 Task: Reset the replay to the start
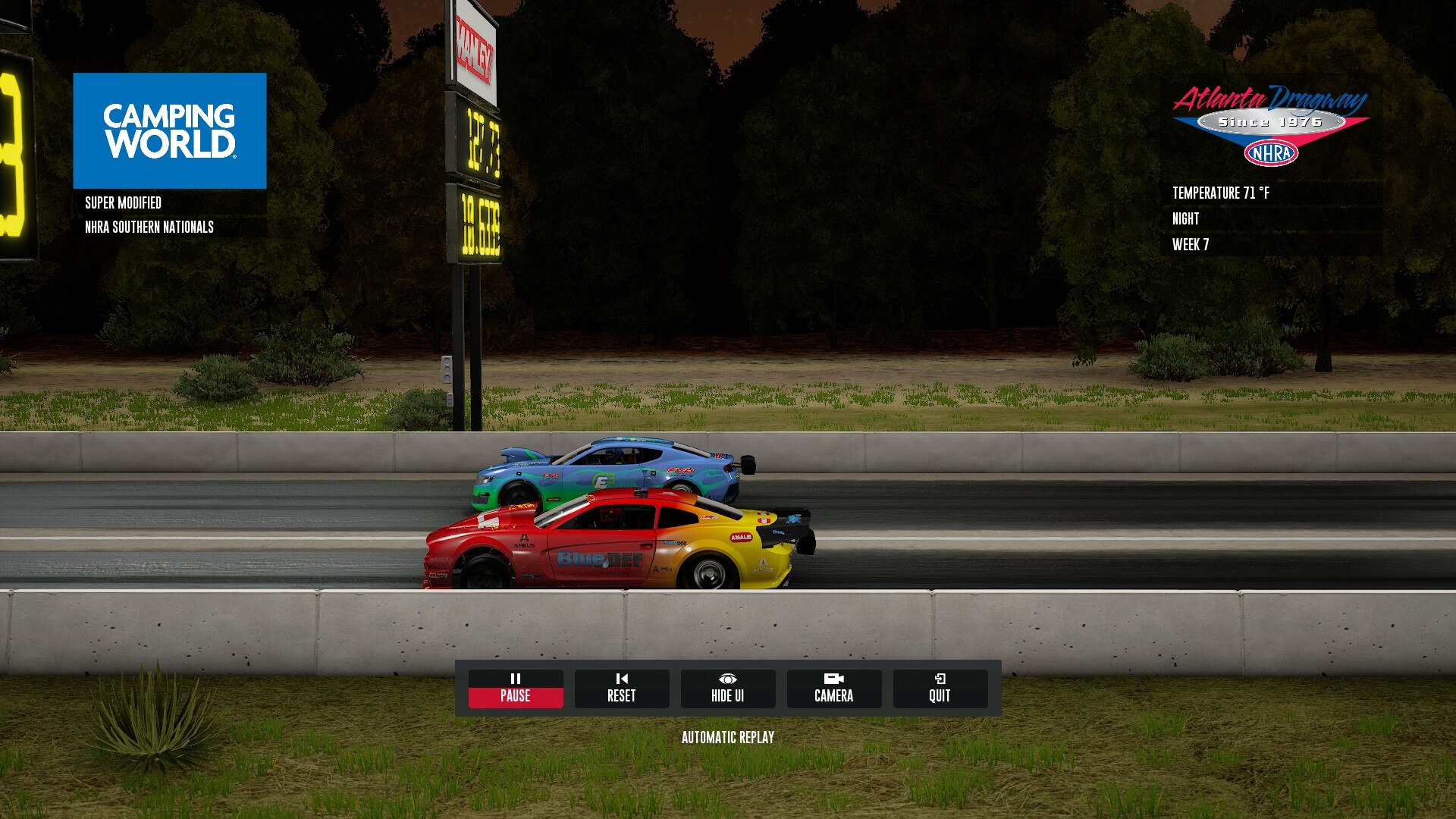point(621,688)
